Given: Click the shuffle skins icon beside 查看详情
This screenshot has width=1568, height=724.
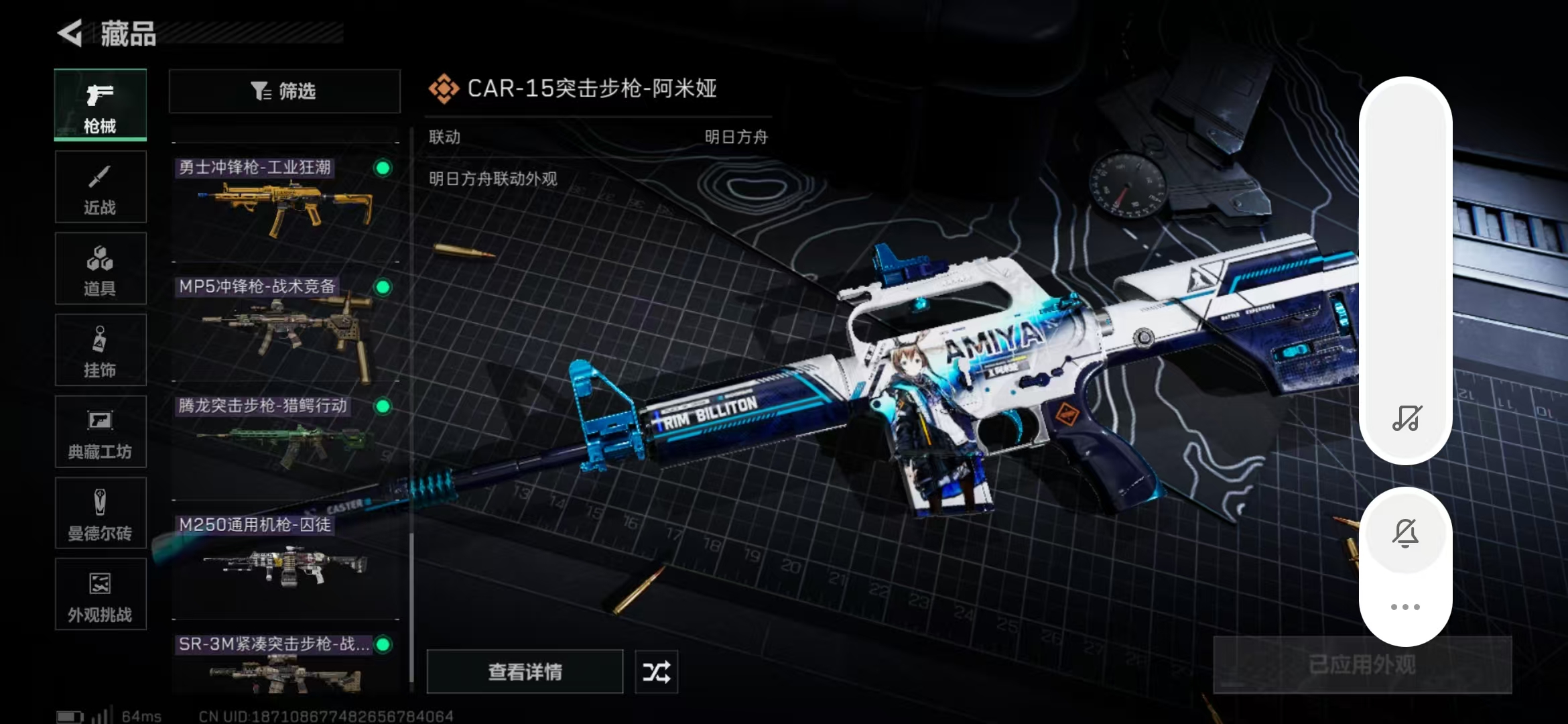Looking at the screenshot, I should 655,672.
